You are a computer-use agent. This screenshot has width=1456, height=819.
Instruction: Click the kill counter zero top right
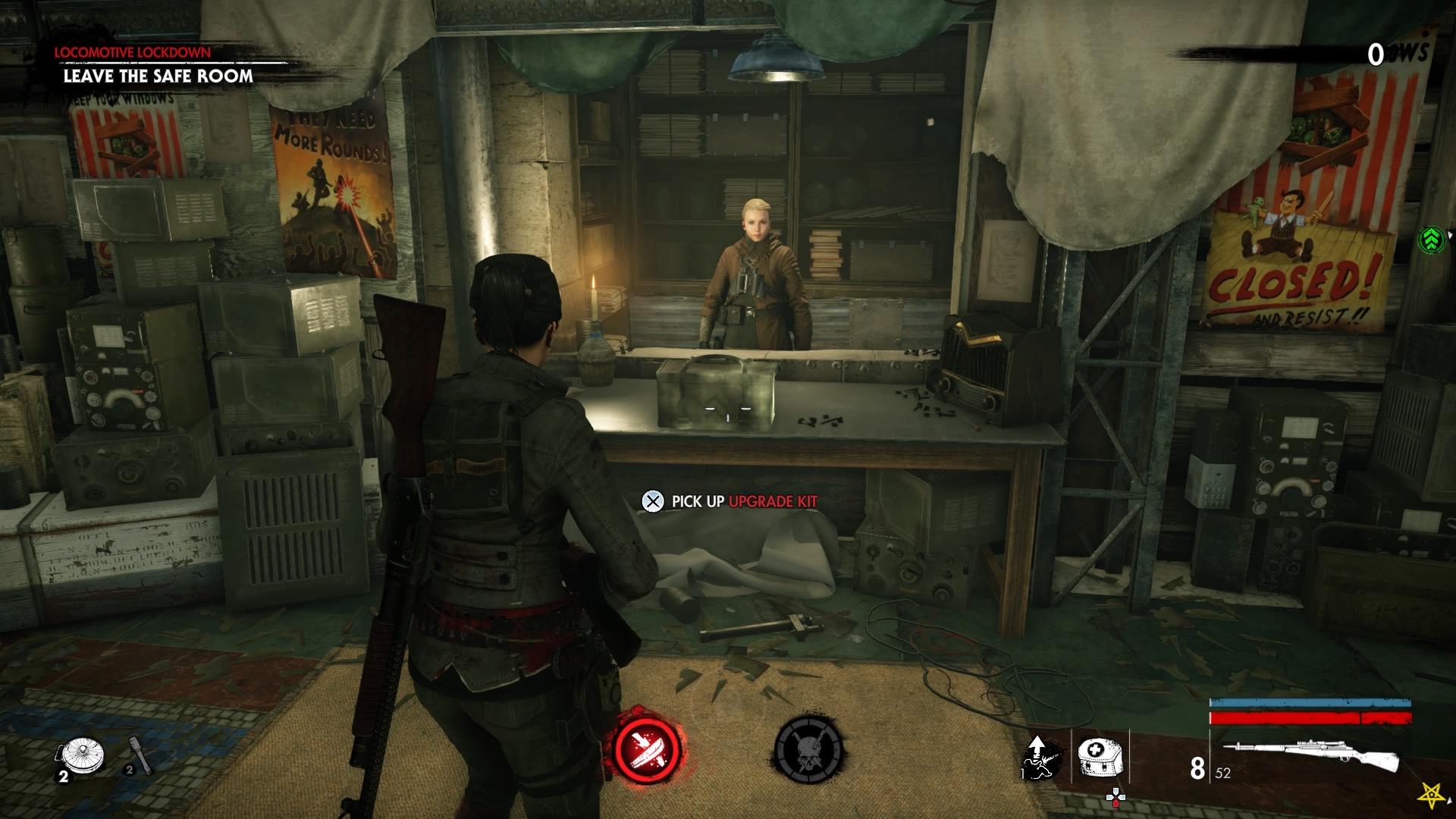pos(1375,54)
